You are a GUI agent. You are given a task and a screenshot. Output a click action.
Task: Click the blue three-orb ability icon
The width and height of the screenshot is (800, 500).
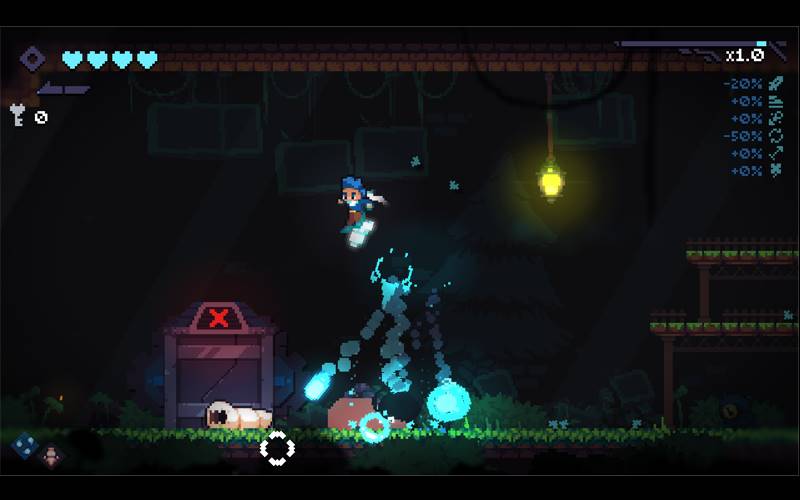(25, 443)
